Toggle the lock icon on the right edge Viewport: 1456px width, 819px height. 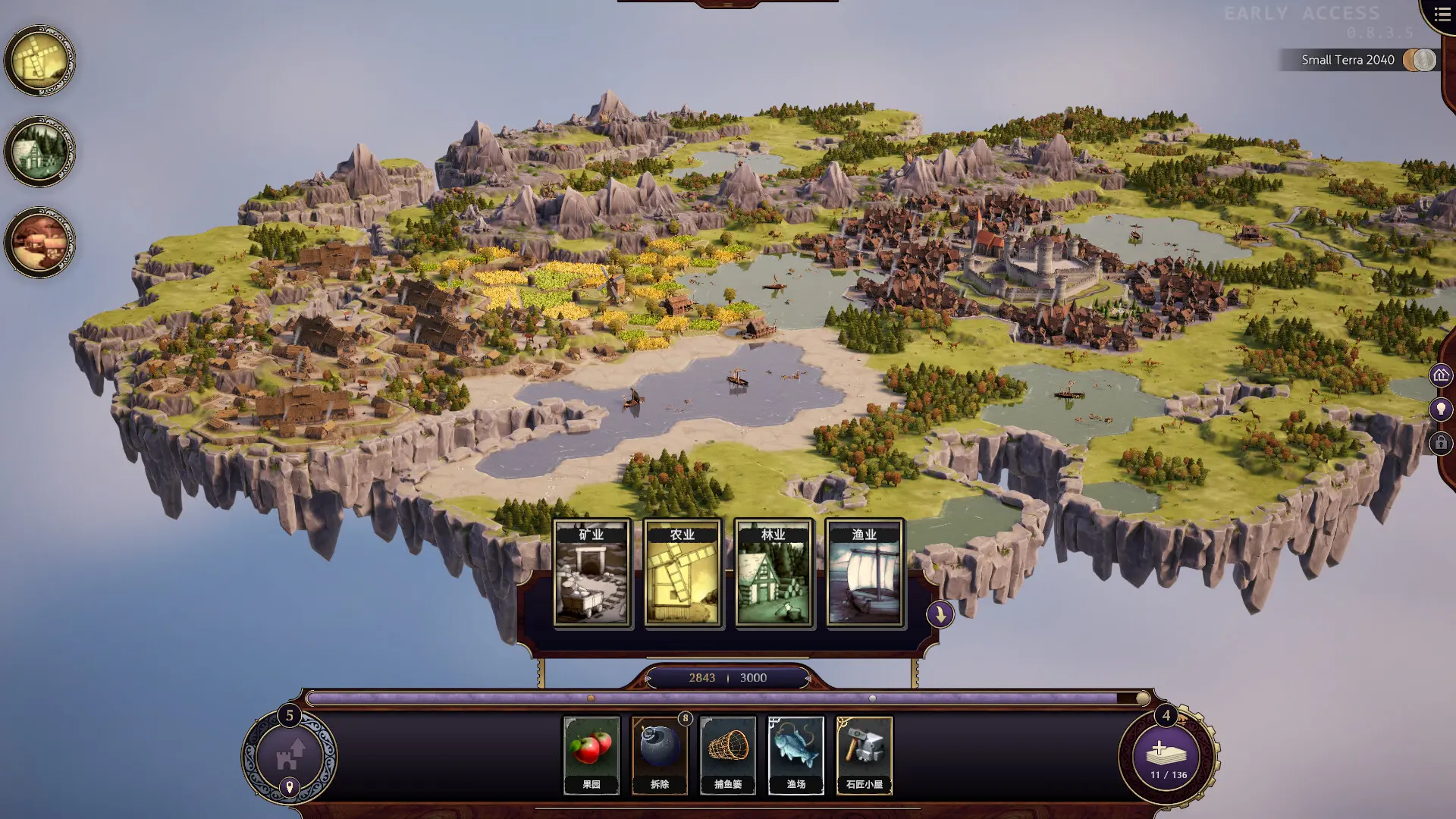point(1440,444)
